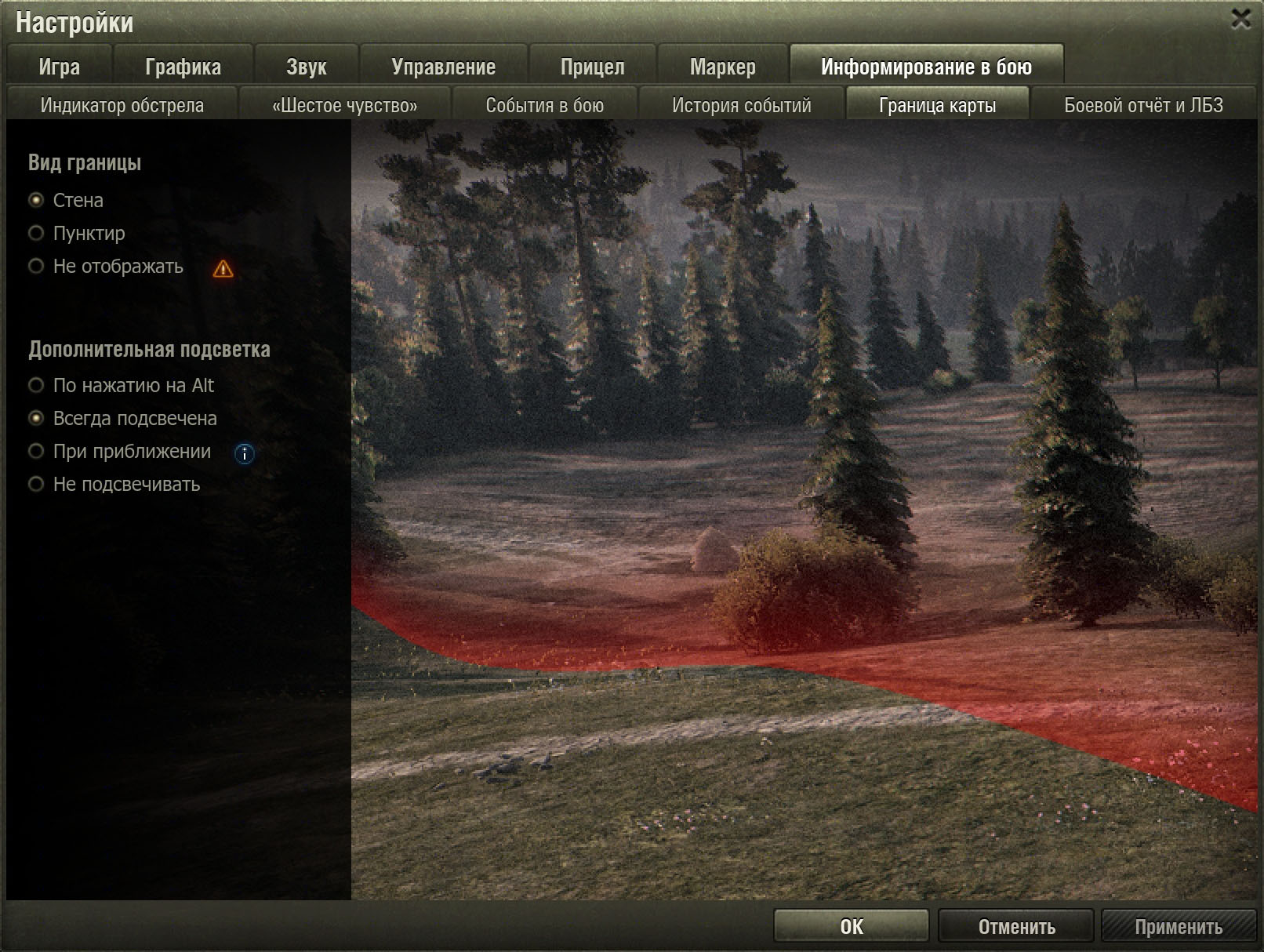
Task: Confirm settings with the OK button
Action: [x=851, y=926]
